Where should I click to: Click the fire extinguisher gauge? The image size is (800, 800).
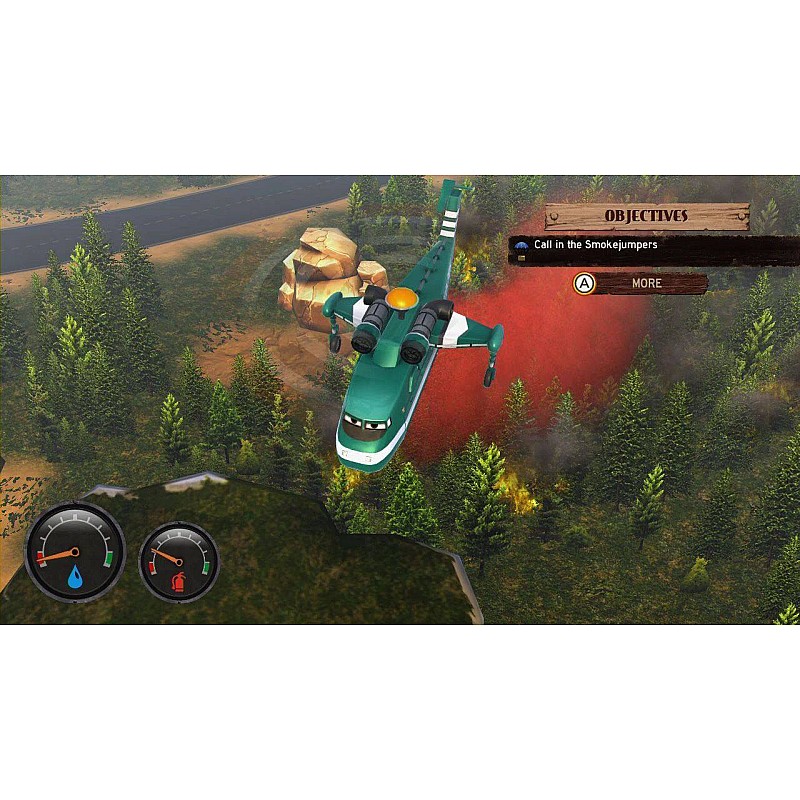click(x=179, y=561)
